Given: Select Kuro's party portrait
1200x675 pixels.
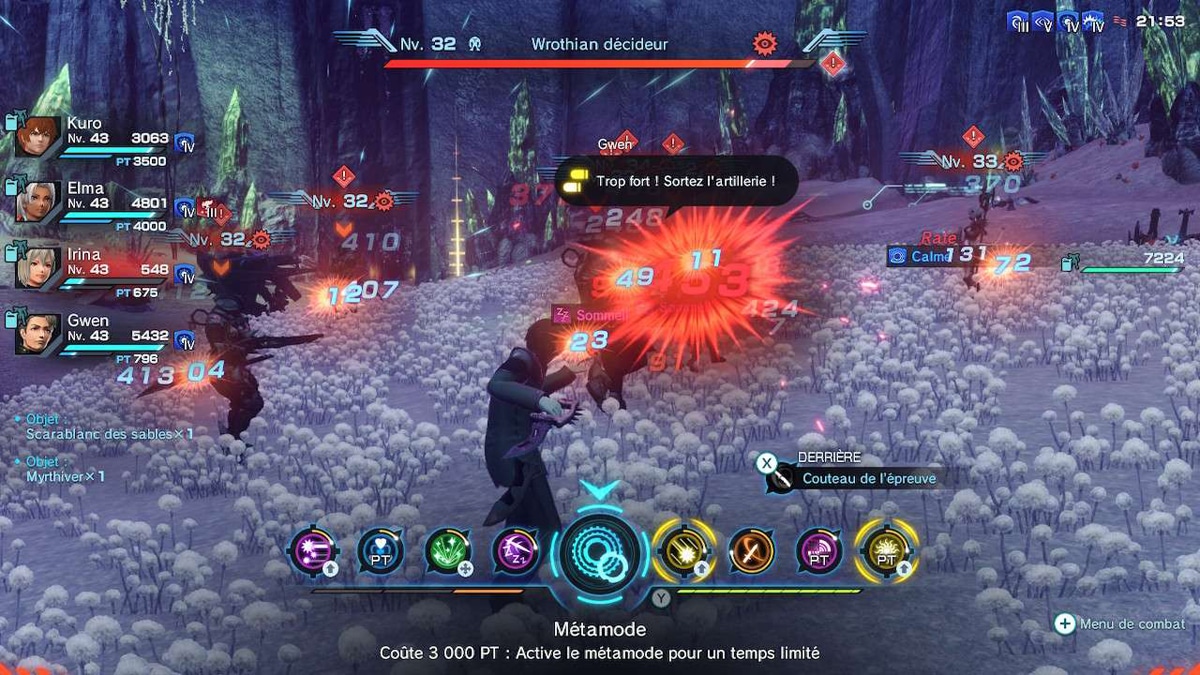Looking at the screenshot, I should [38, 138].
